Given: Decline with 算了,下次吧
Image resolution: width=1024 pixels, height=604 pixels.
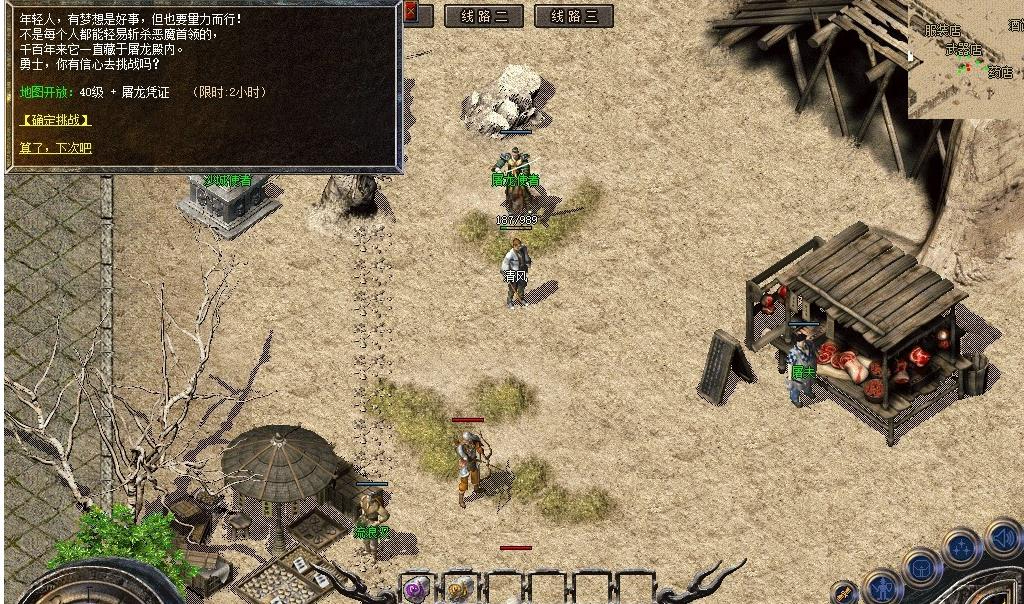Looking at the screenshot, I should click(x=56, y=148).
